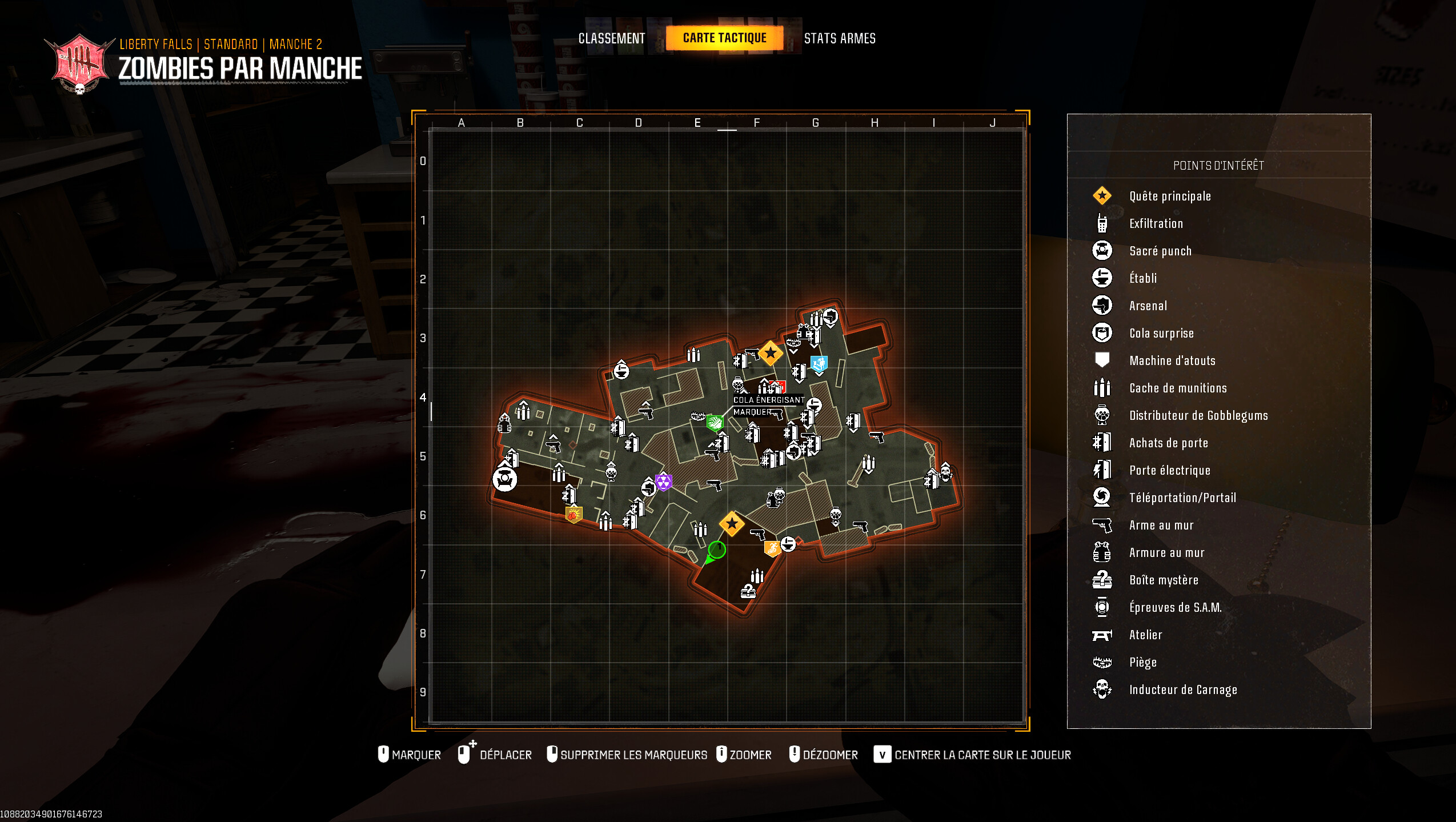
Task: Select the yellow perk machine marker
Action: click(x=573, y=515)
